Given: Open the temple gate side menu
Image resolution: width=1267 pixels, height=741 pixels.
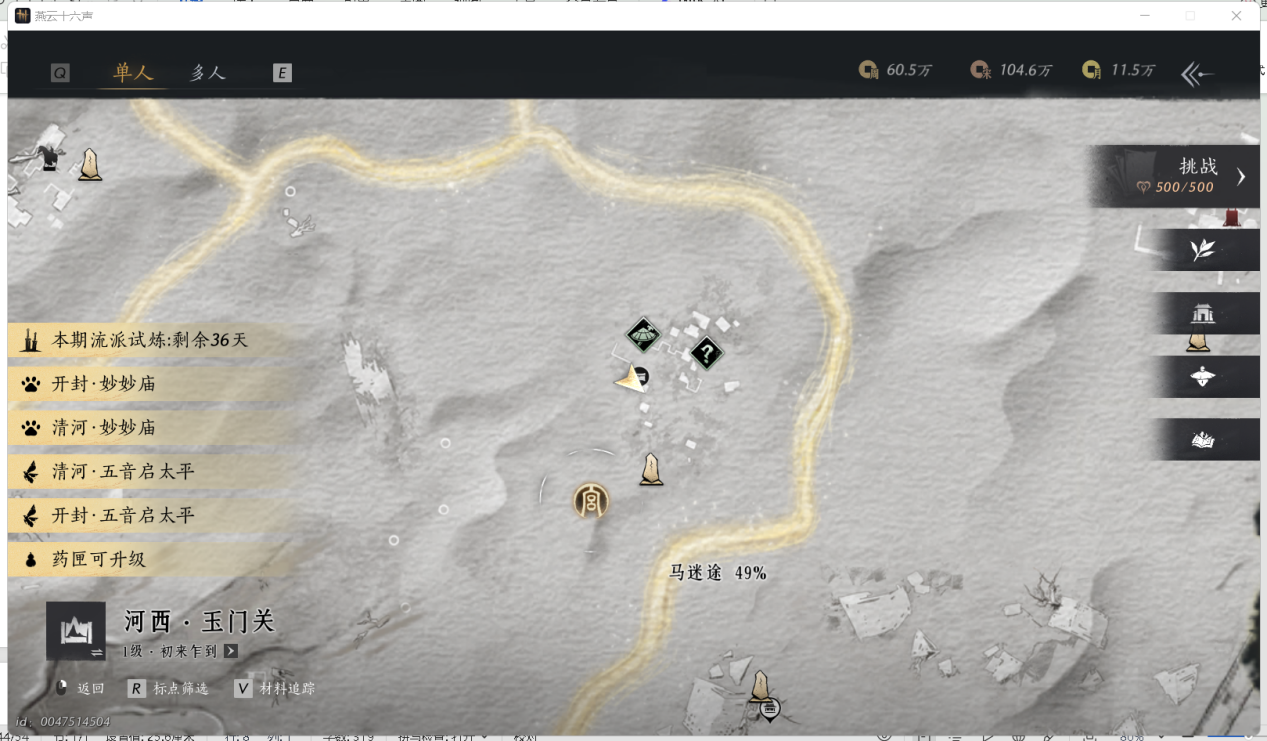Looking at the screenshot, I should [x=1202, y=314].
